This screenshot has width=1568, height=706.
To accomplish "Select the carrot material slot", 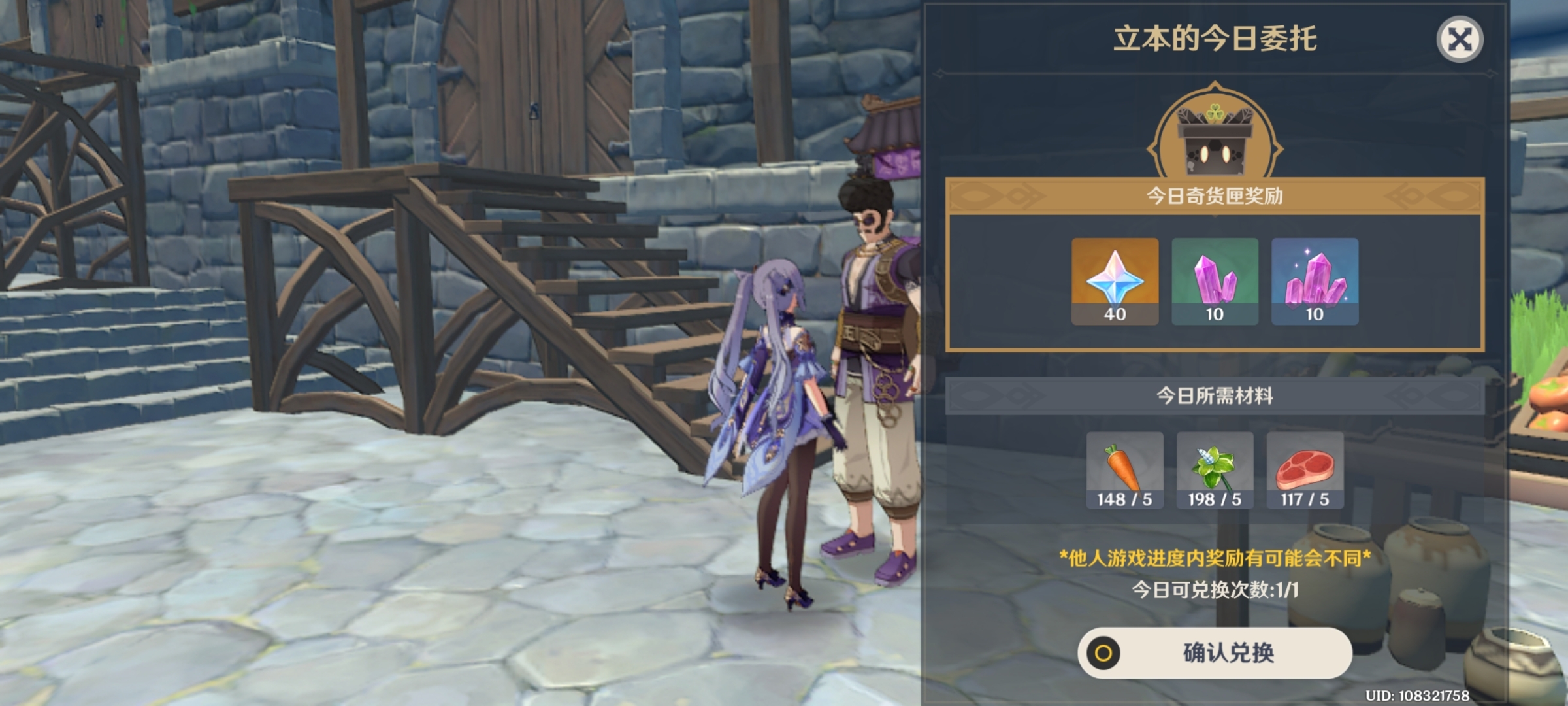I will click(1124, 470).
